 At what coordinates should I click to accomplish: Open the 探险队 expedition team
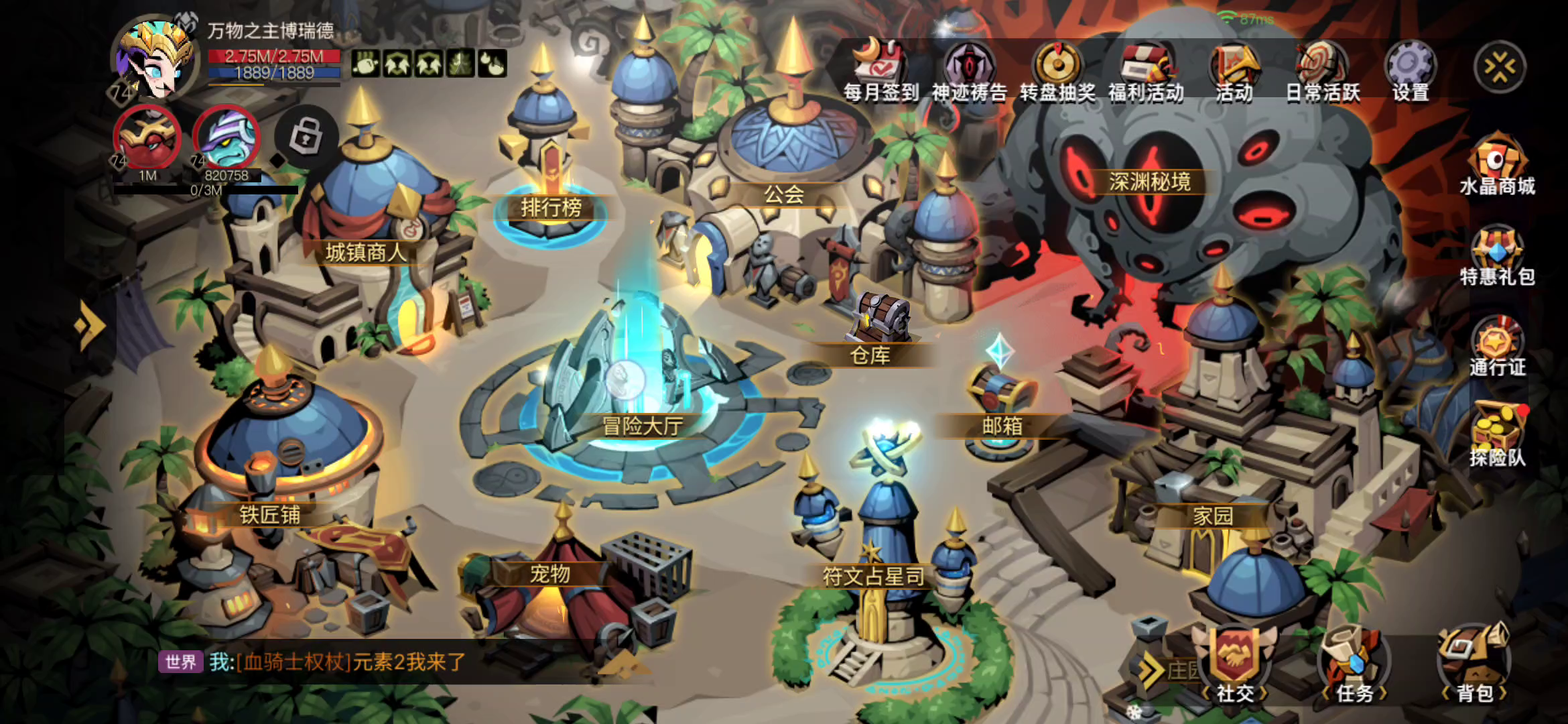point(1497,436)
